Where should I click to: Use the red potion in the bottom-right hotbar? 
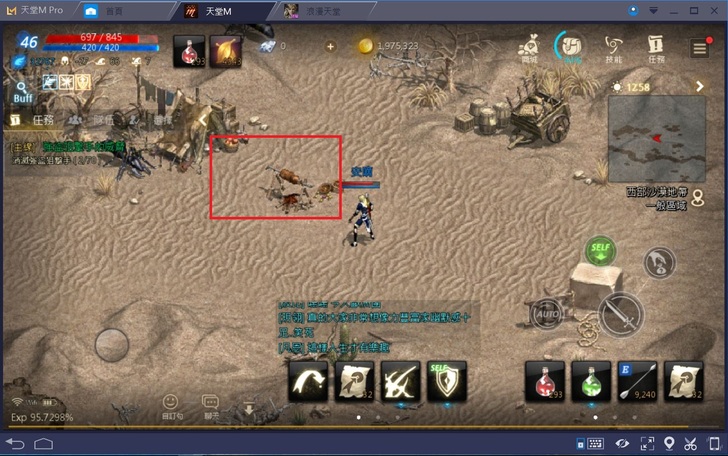[544, 381]
